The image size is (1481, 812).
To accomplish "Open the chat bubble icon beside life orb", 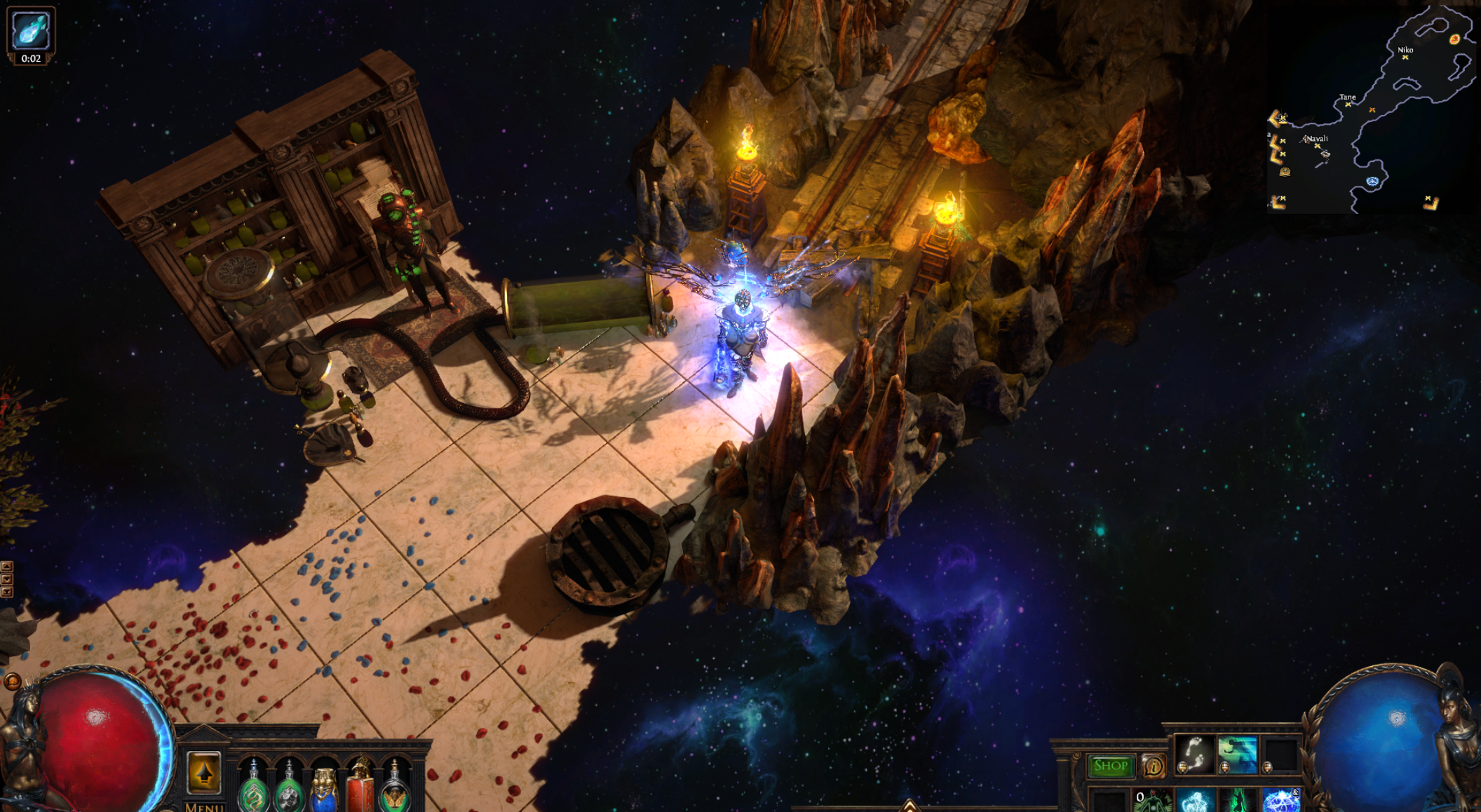I will (x=12, y=681).
